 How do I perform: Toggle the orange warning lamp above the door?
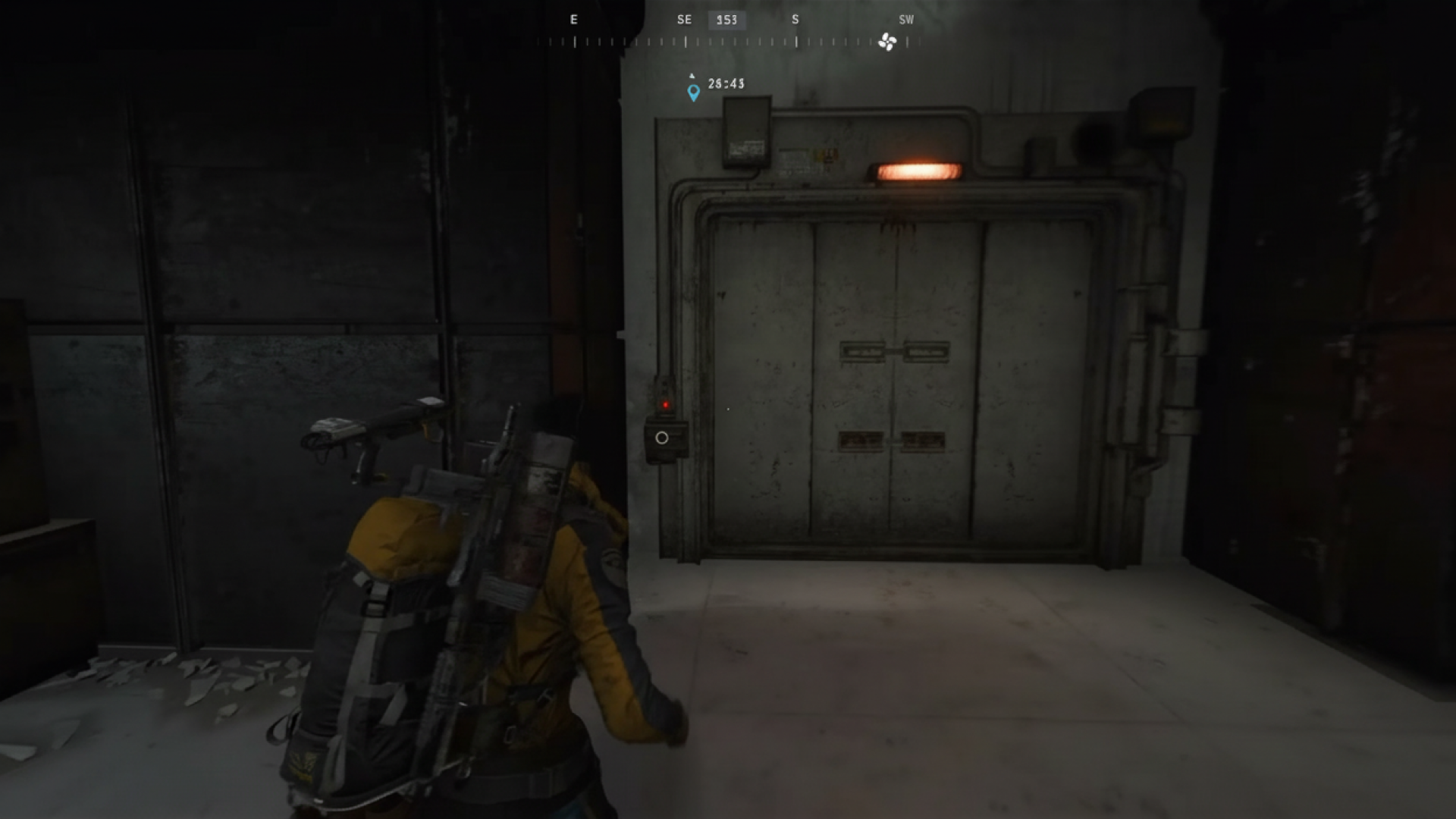(918, 168)
